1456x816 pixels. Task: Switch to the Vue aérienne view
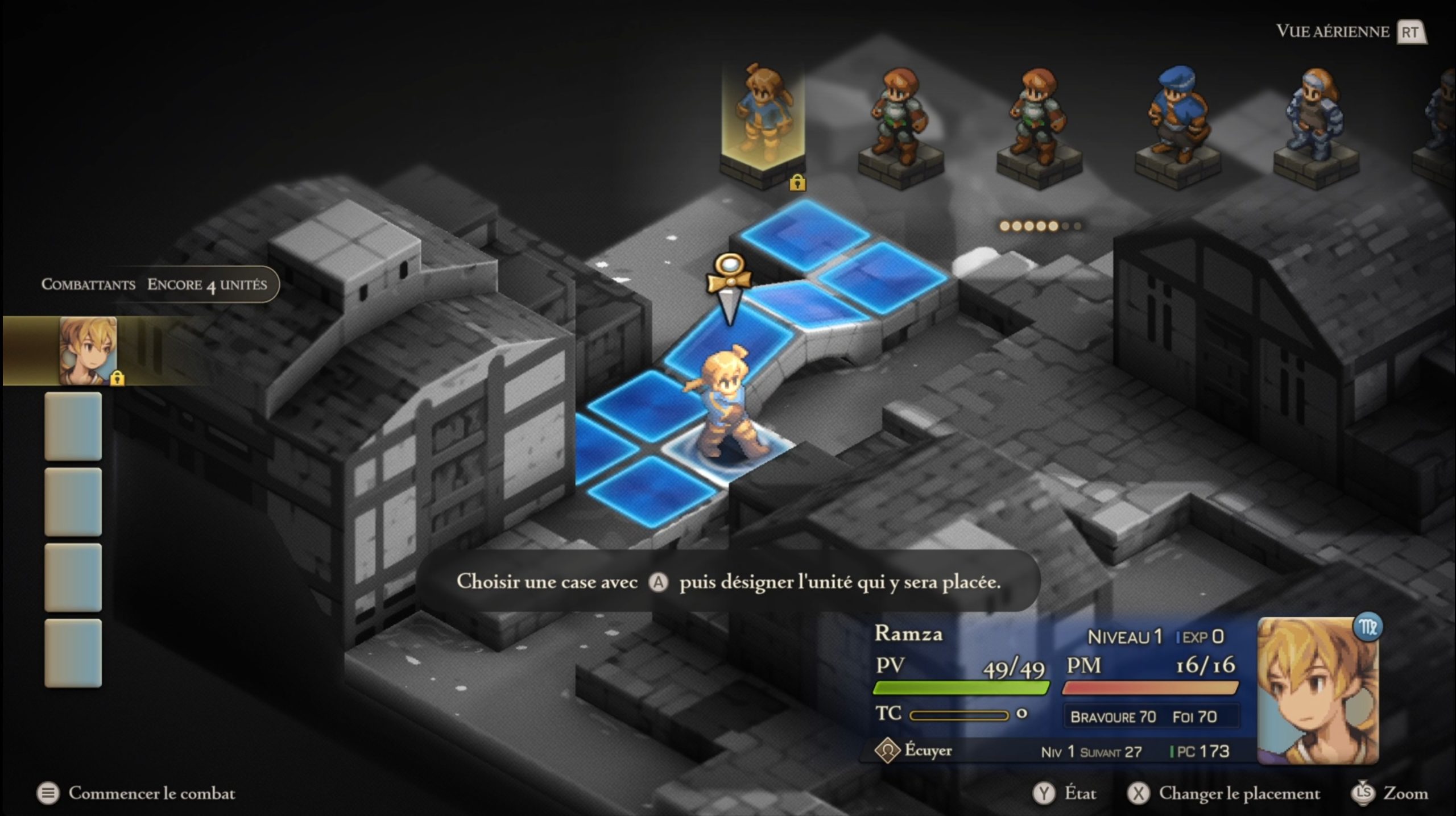point(1332,31)
